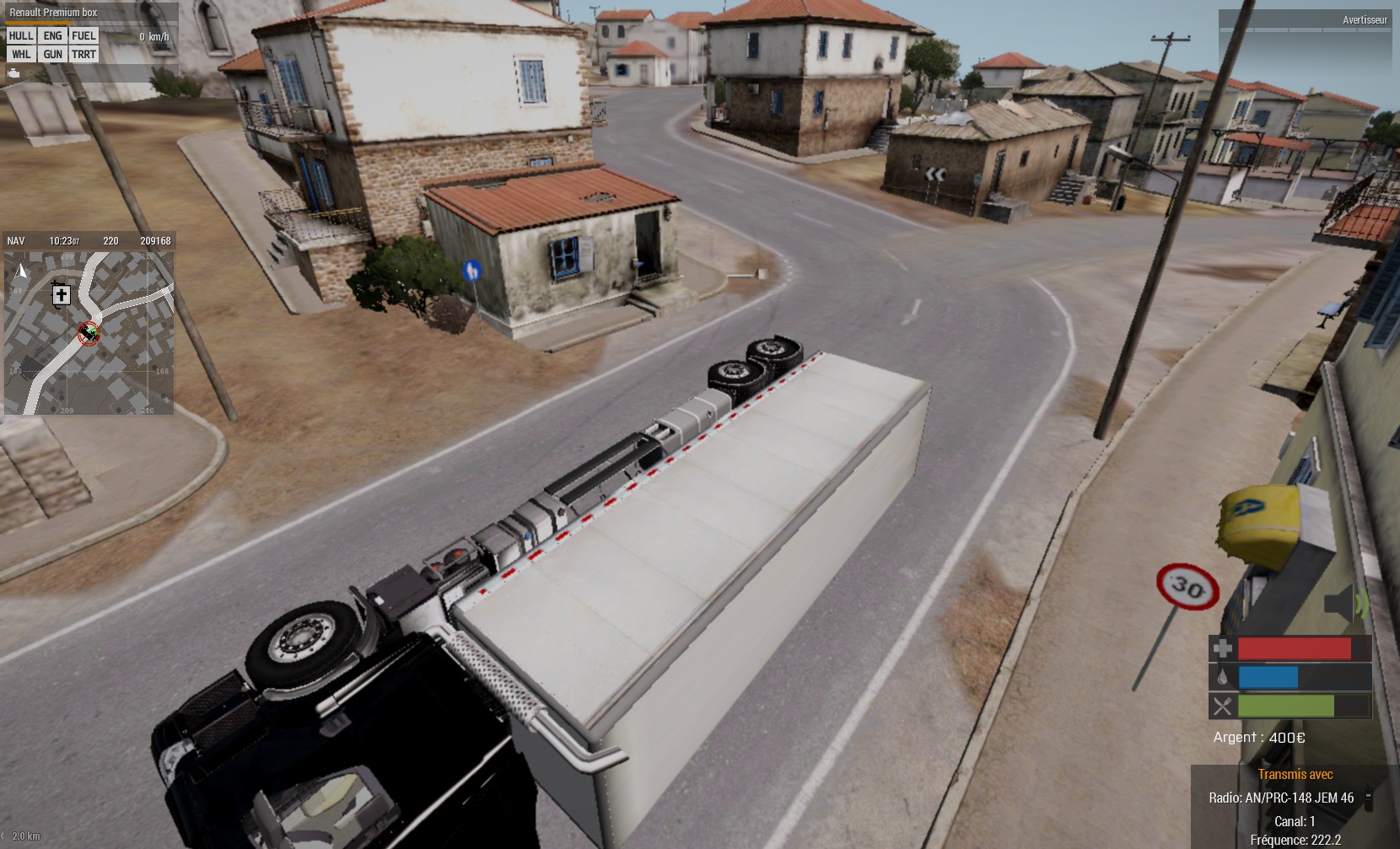
Task: Click the ENG status indicator
Action: (52, 35)
